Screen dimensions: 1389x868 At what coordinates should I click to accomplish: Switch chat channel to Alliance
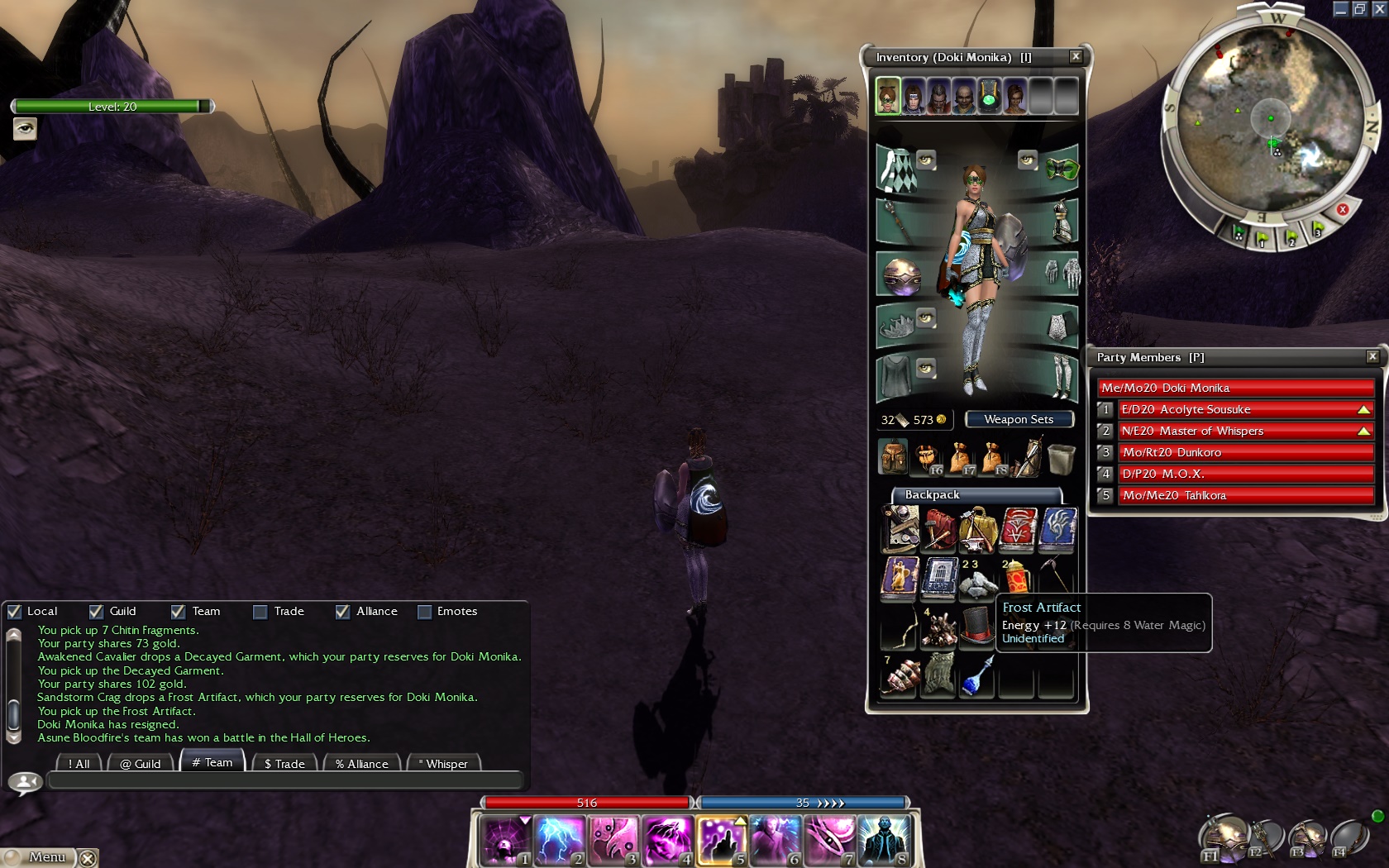(x=362, y=764)
